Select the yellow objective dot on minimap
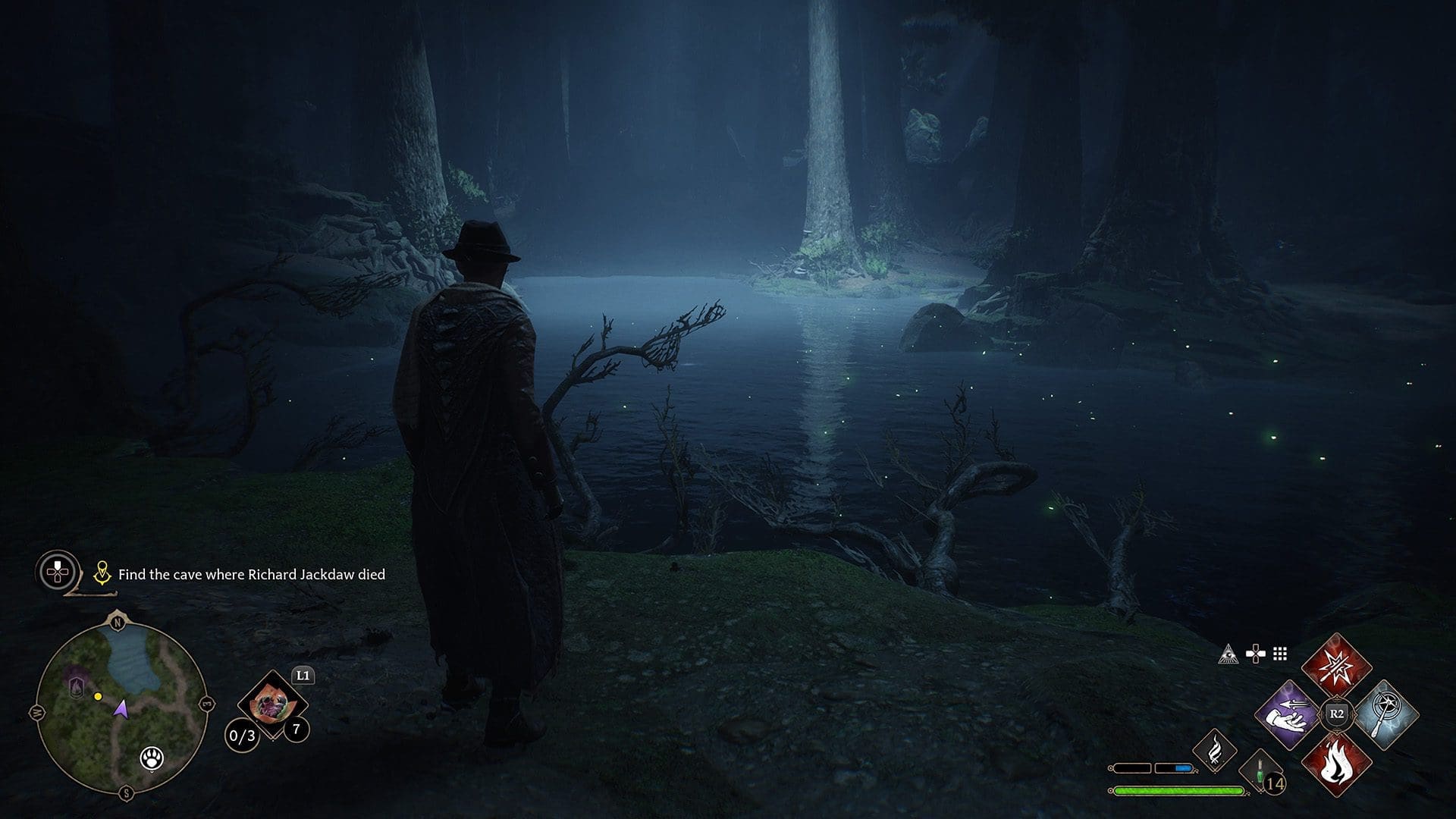 click(98, 696)
